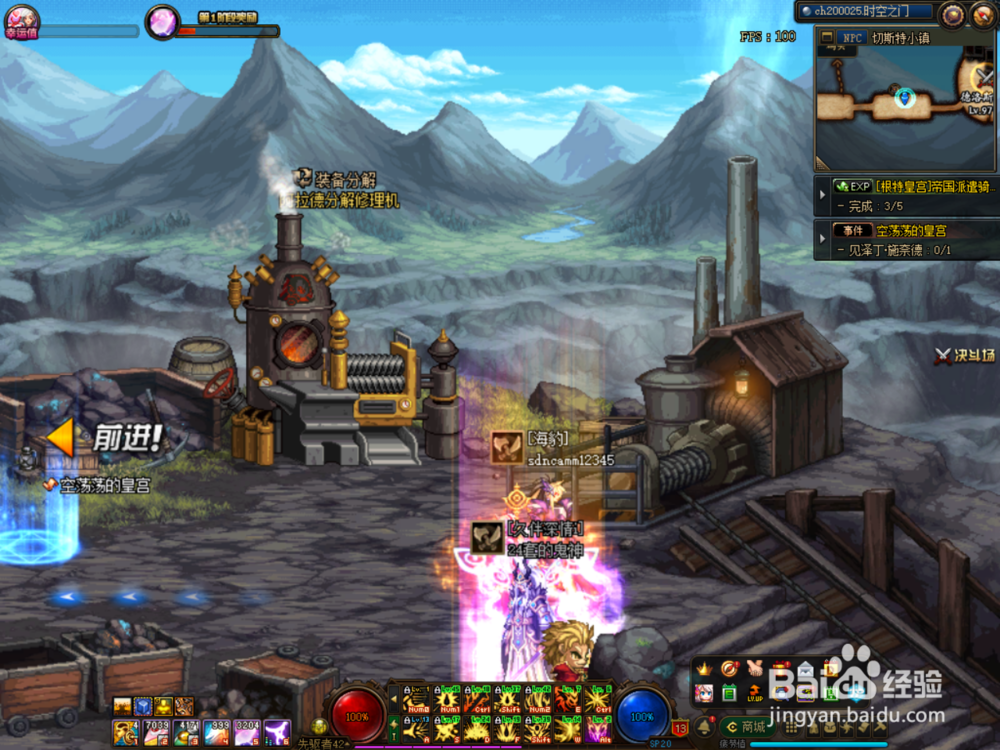Use the quick slot item showing 3204
The image size is (1000, 750).
(x=247, y=732)
